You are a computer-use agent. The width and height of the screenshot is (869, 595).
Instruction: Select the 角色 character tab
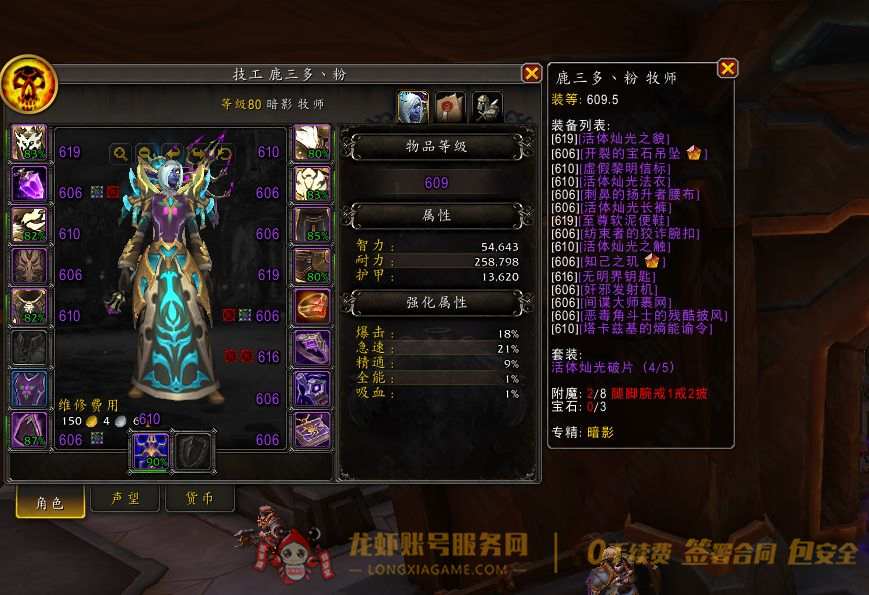[x=49, y=502]
